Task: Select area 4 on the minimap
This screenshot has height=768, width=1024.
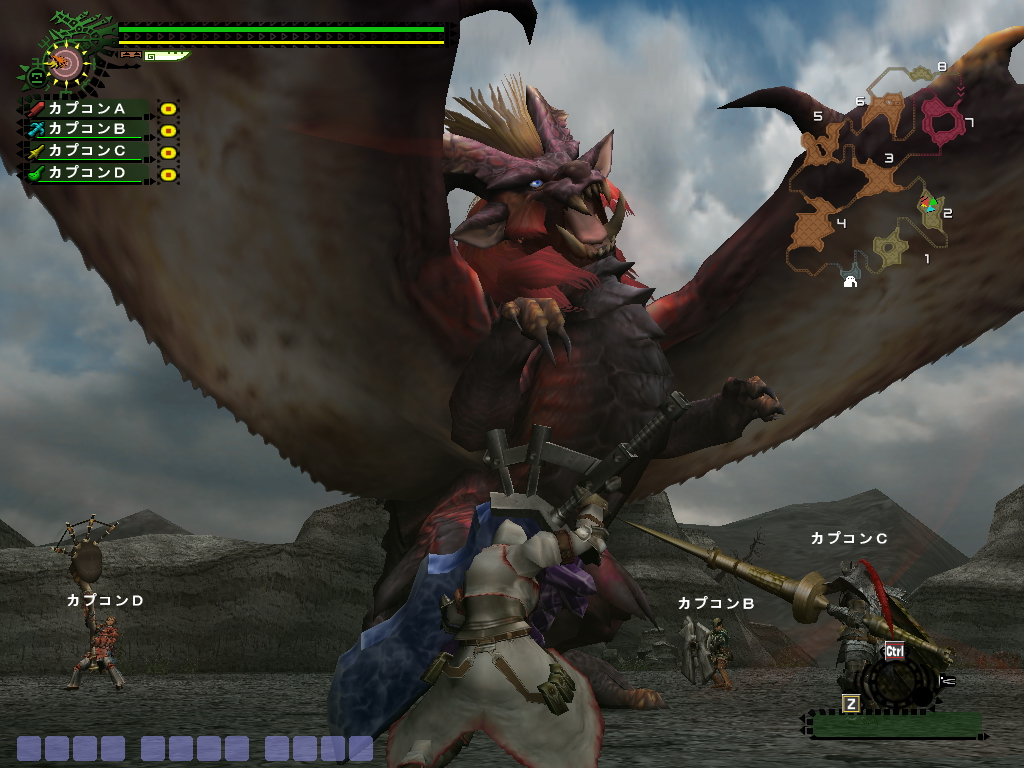Action: pyautogui.click(x=813, y=226)
